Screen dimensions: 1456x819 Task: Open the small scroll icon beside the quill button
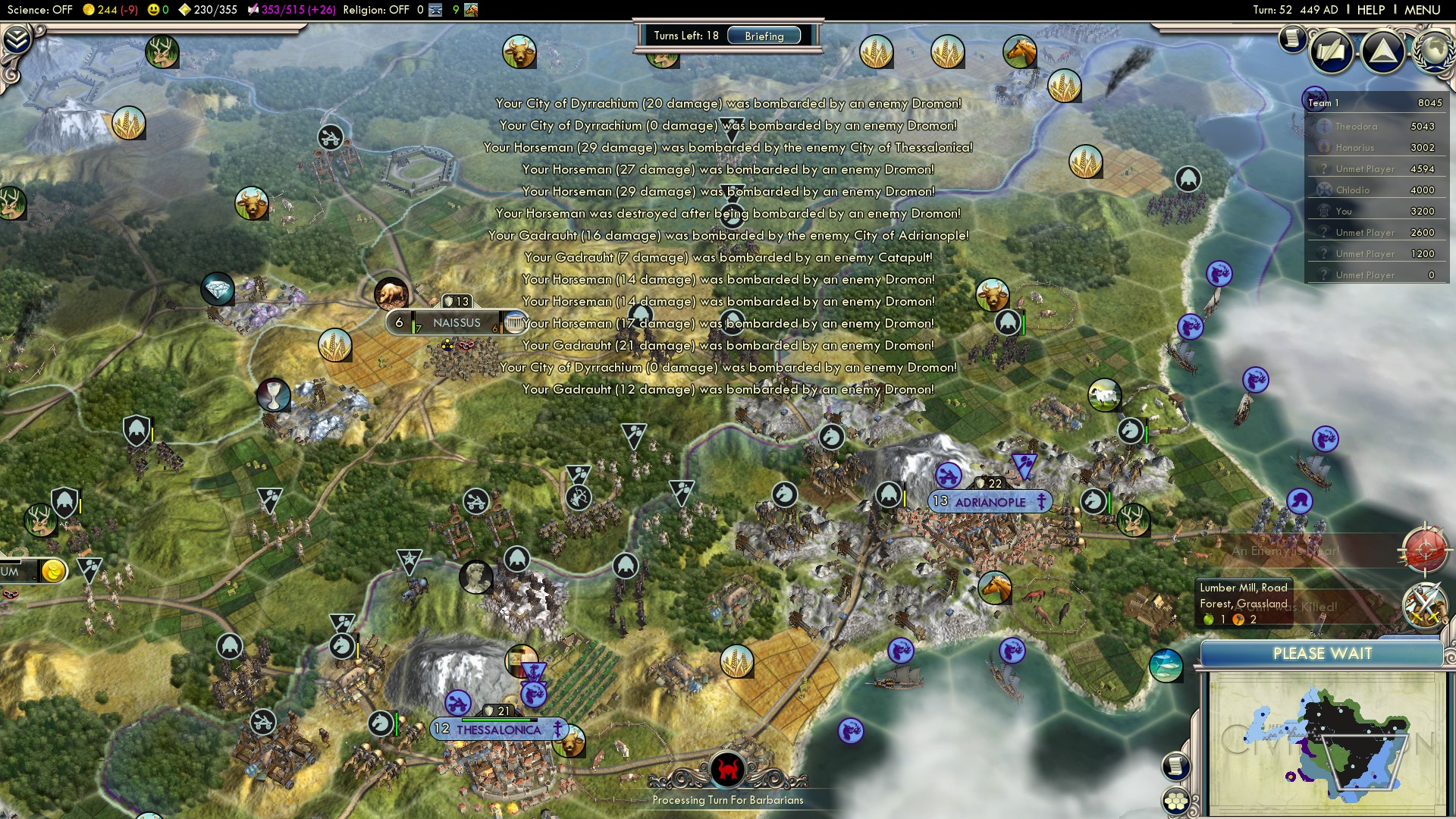(x=1291, y=38)
